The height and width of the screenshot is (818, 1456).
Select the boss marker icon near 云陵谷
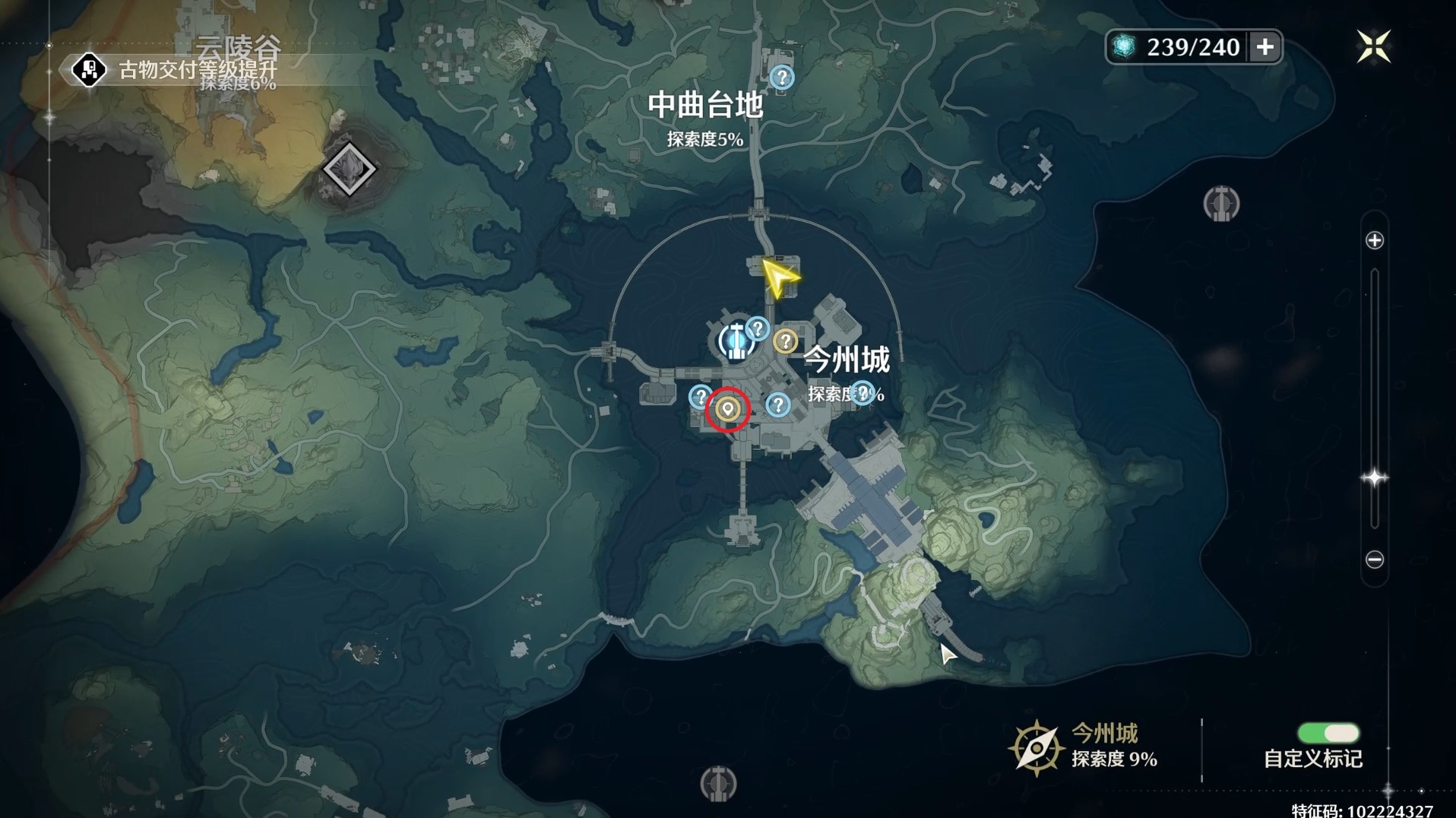[348, 169]
